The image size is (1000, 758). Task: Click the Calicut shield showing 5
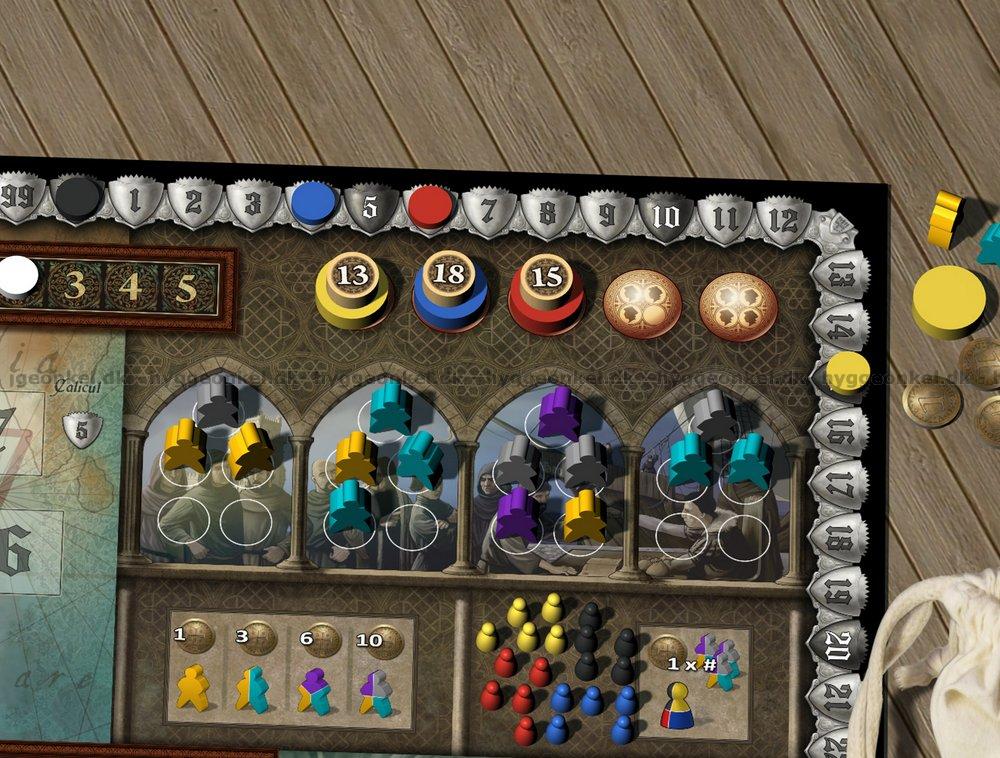(x=82, y=428)
